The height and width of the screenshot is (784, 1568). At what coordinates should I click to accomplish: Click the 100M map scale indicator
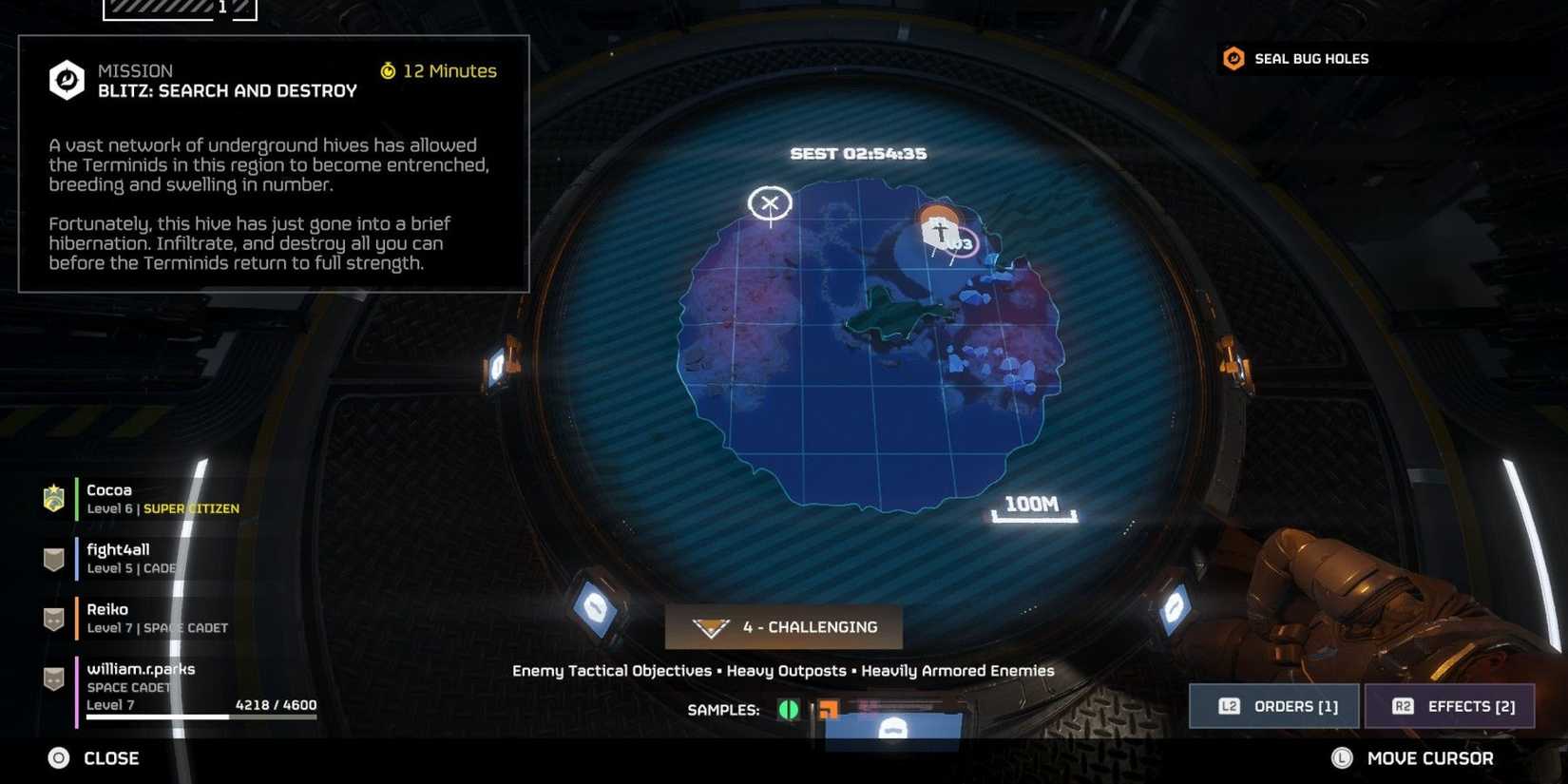(x=1032, y=506)
